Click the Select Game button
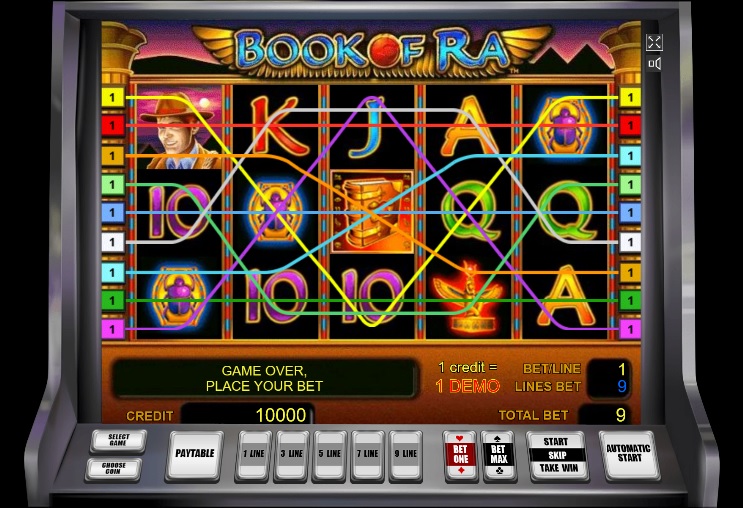743x508 pixels. pos(118,440)
